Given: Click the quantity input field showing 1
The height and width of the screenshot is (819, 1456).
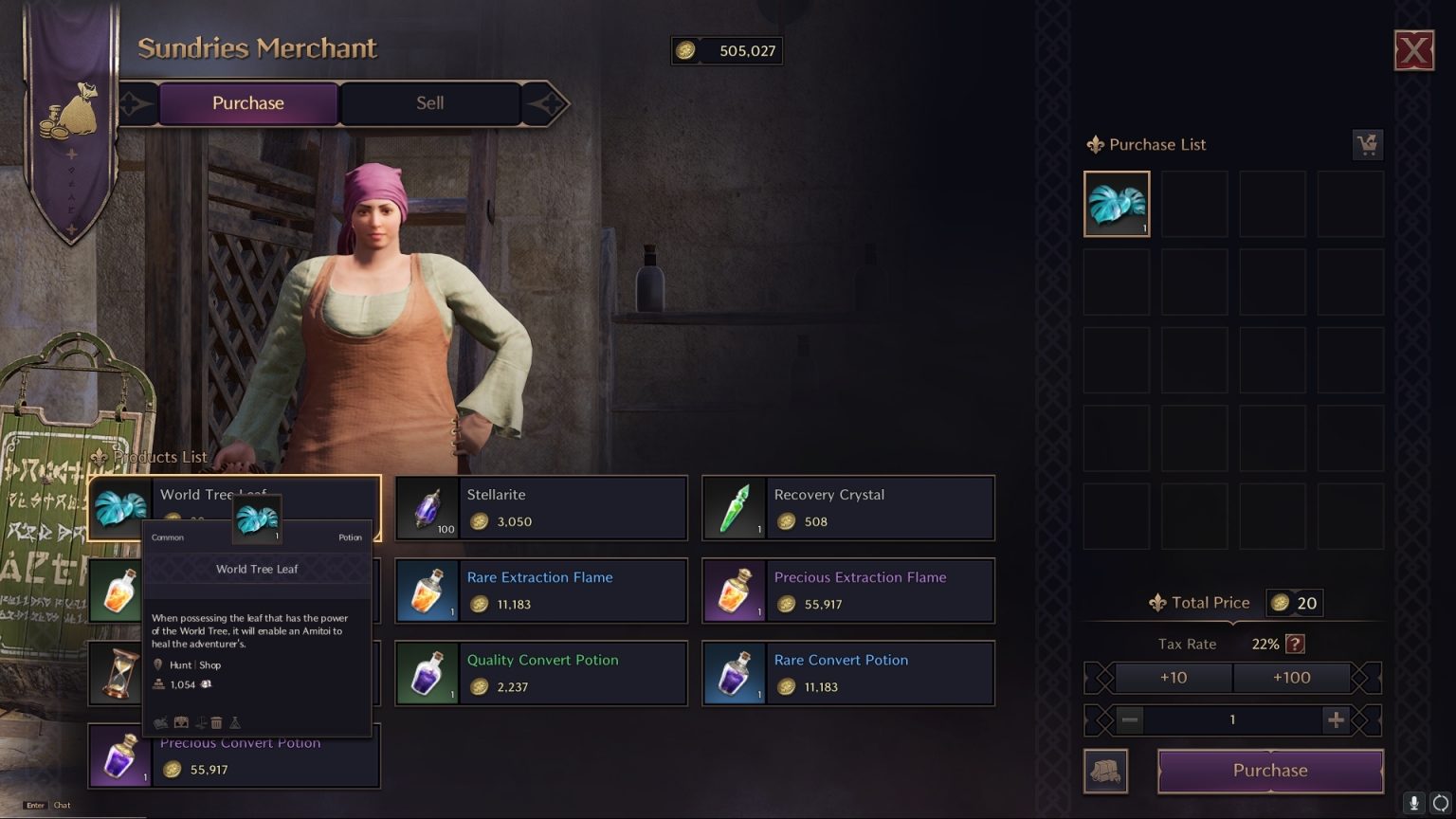Looking at the screenshot, I should (x=1232, y=720).
